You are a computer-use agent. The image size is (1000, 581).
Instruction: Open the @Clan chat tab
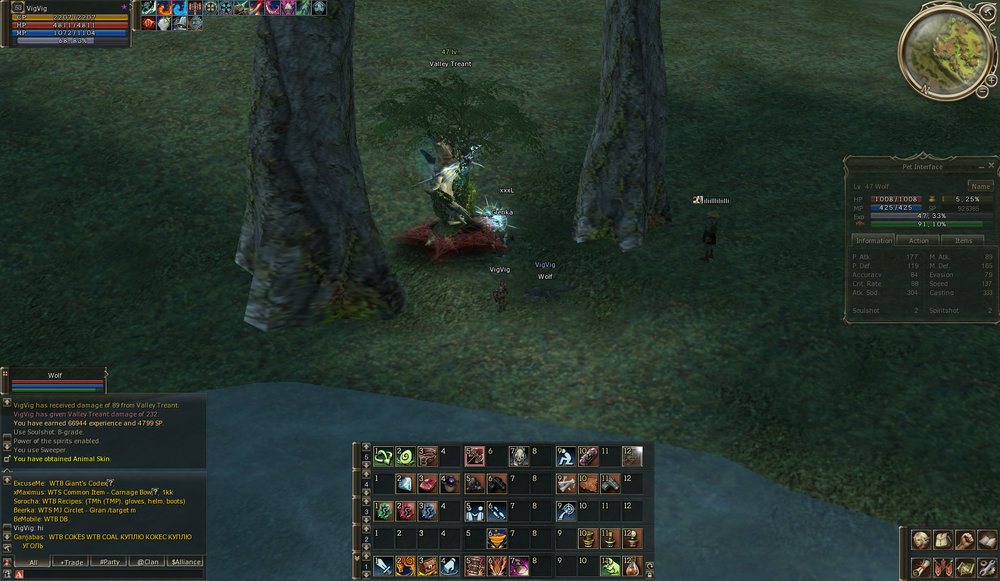pos(148,563)
